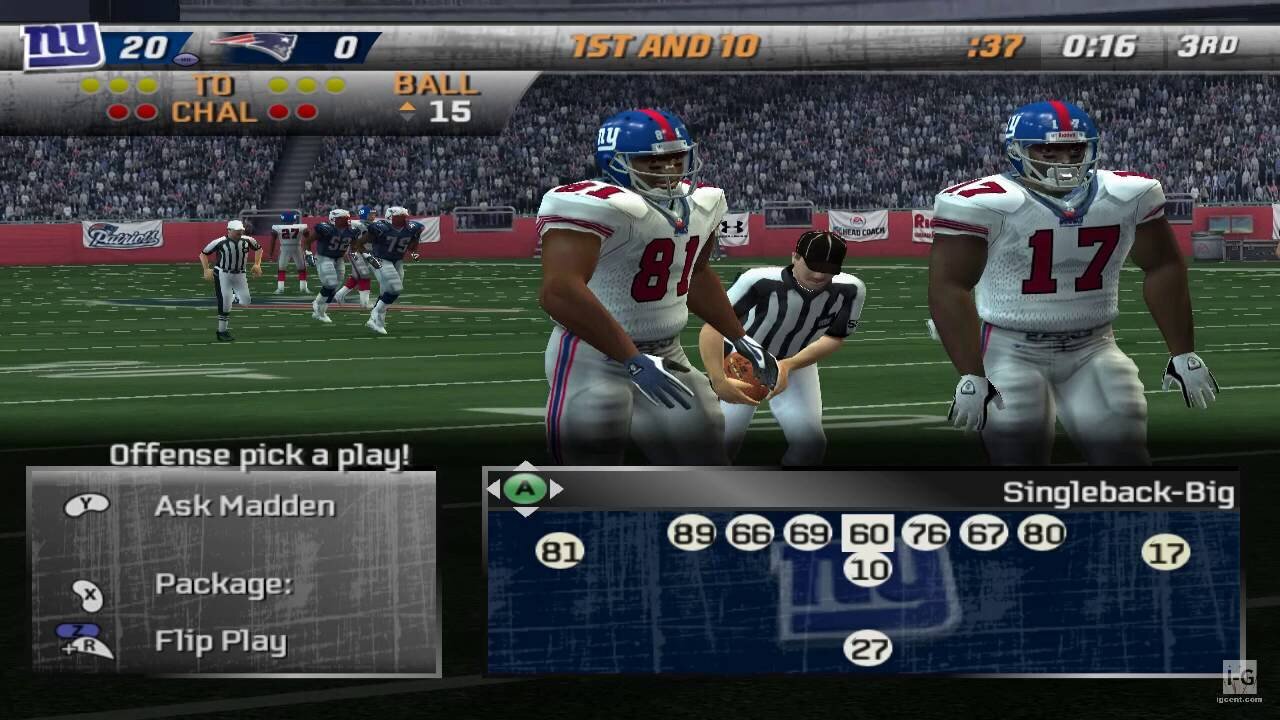Pick running back marker 27
The width and height of the screenshot is (1280, 720).
(x=867, y=649)
